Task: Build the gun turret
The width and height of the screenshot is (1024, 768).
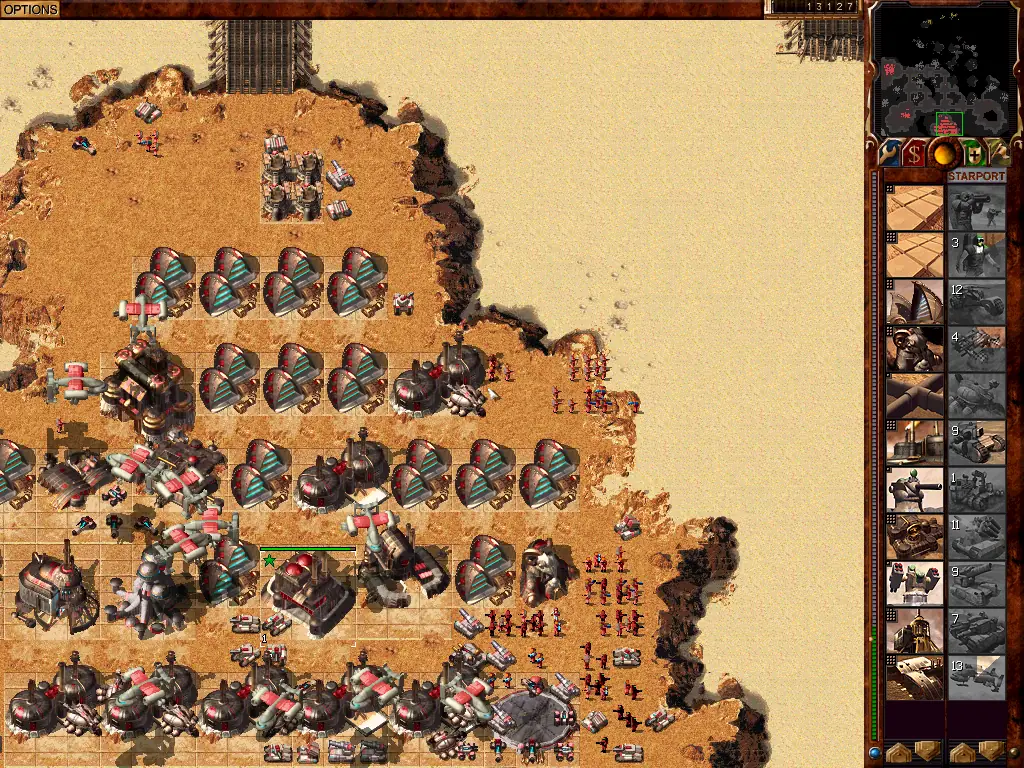Action: click(x=915, y=490)
